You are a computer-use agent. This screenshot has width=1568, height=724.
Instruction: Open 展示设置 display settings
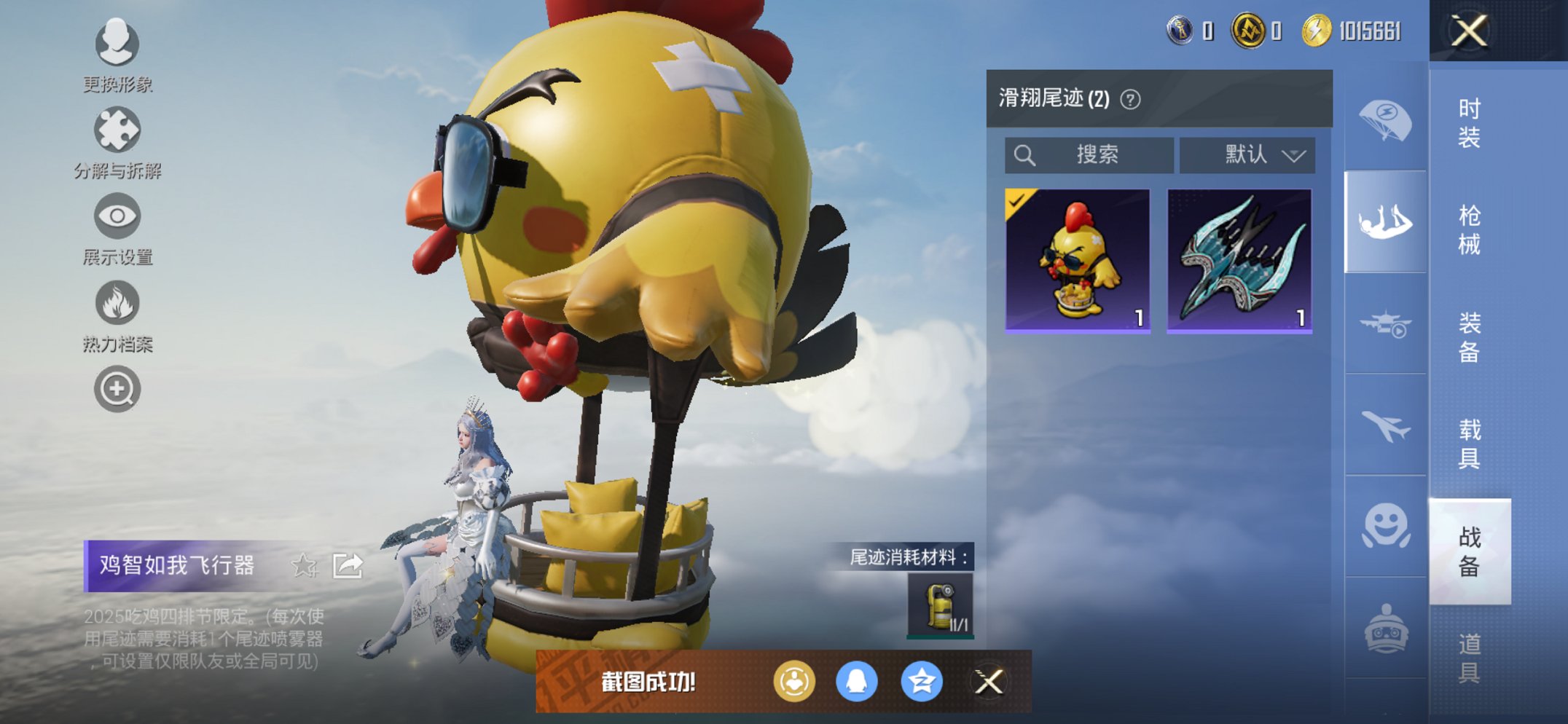pos(117,216)
